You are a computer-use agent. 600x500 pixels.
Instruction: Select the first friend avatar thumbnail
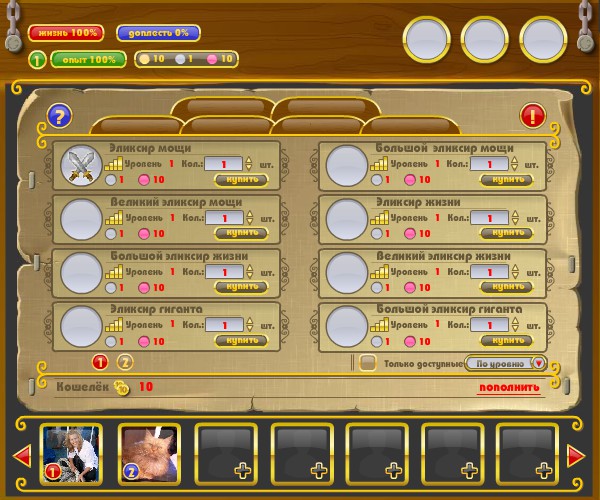[71, 453]
